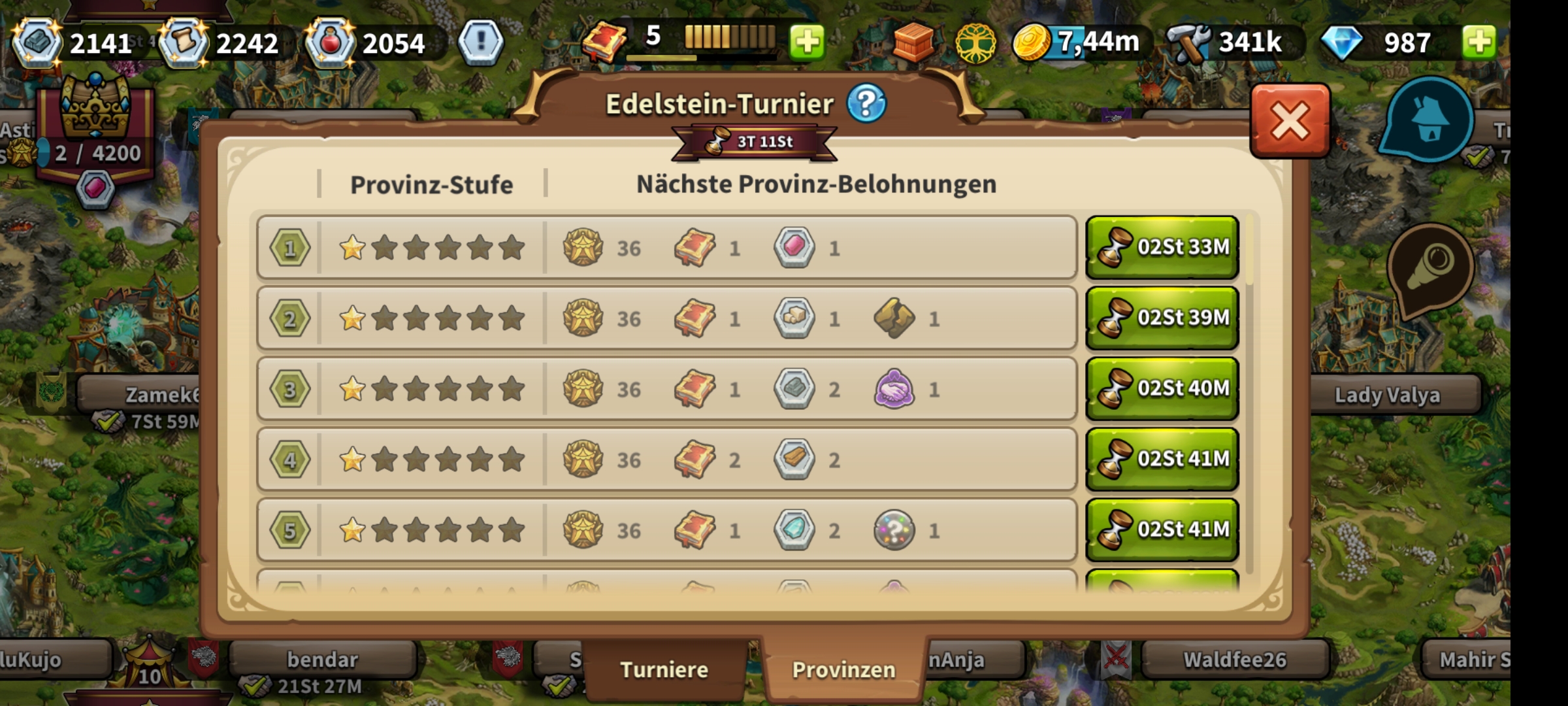Tap the 02St 40M timer button
1568x706 pixels.
click(x=1162, y=388)
